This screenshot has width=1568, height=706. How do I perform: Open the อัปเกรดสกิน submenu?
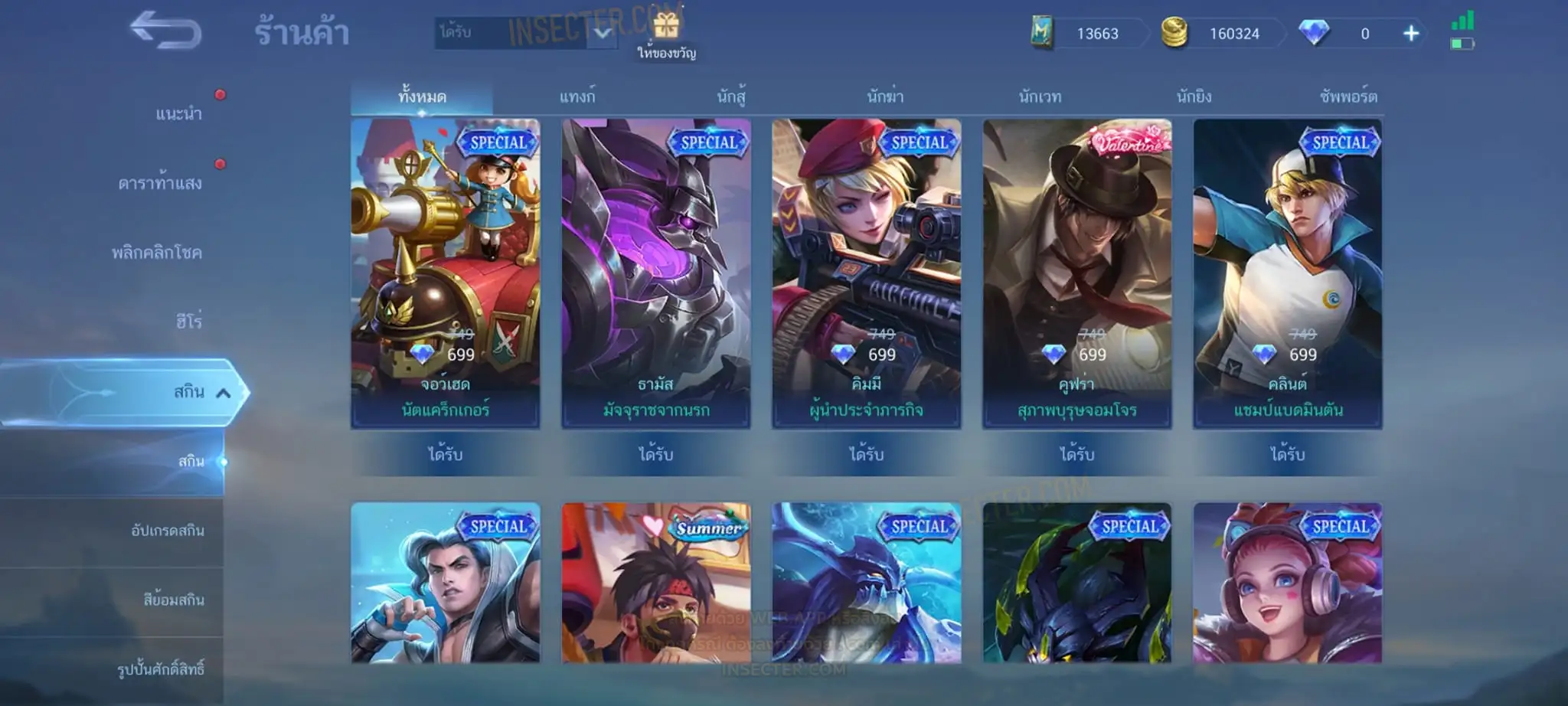tap(167, 531)
